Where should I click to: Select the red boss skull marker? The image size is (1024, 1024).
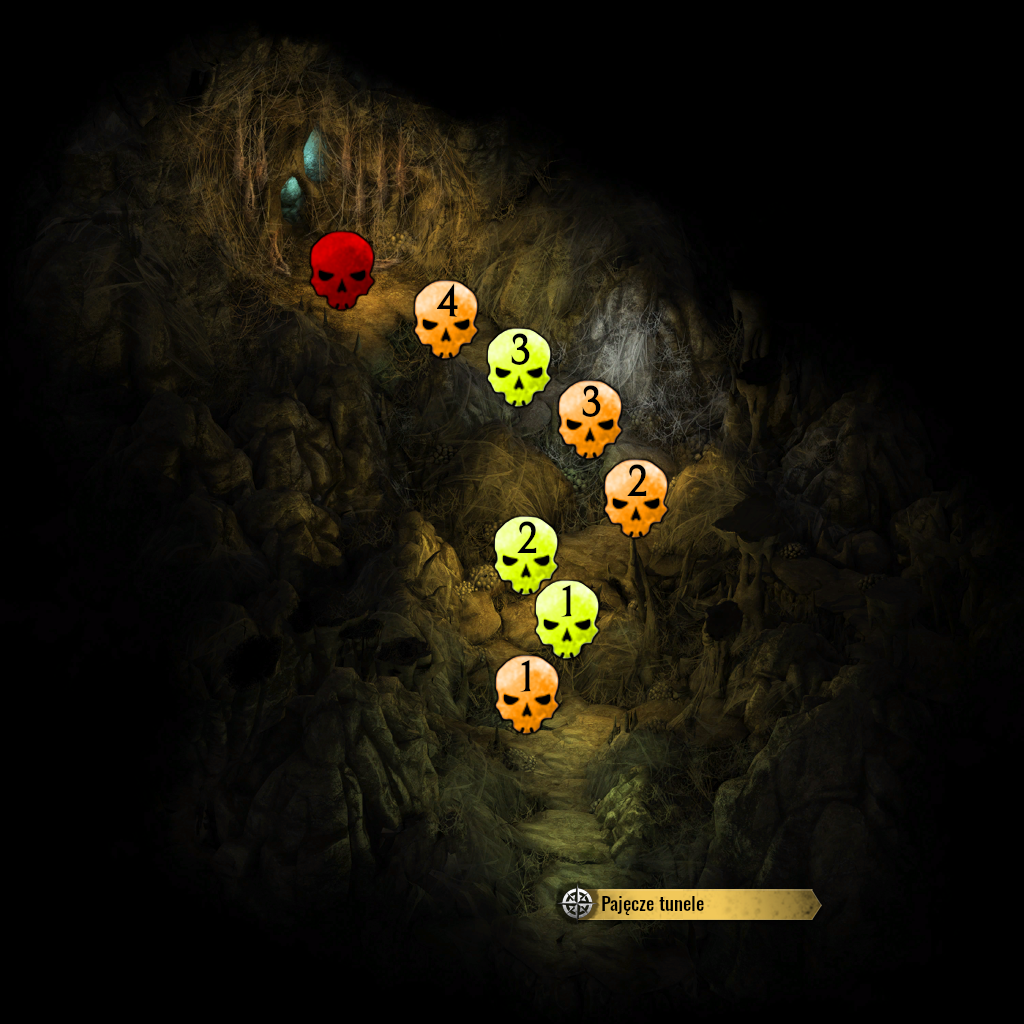[342, 269]
